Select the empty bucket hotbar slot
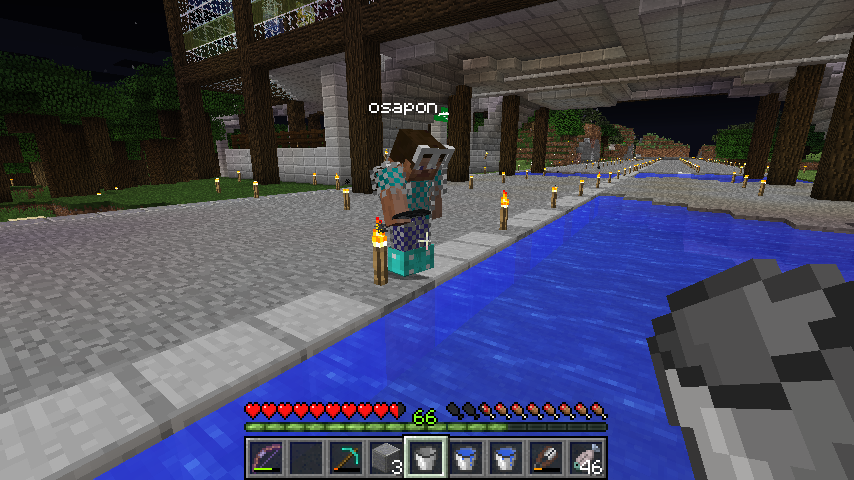Image resolution: width=854 pixels, height=480 pixels. pos(425,458)
